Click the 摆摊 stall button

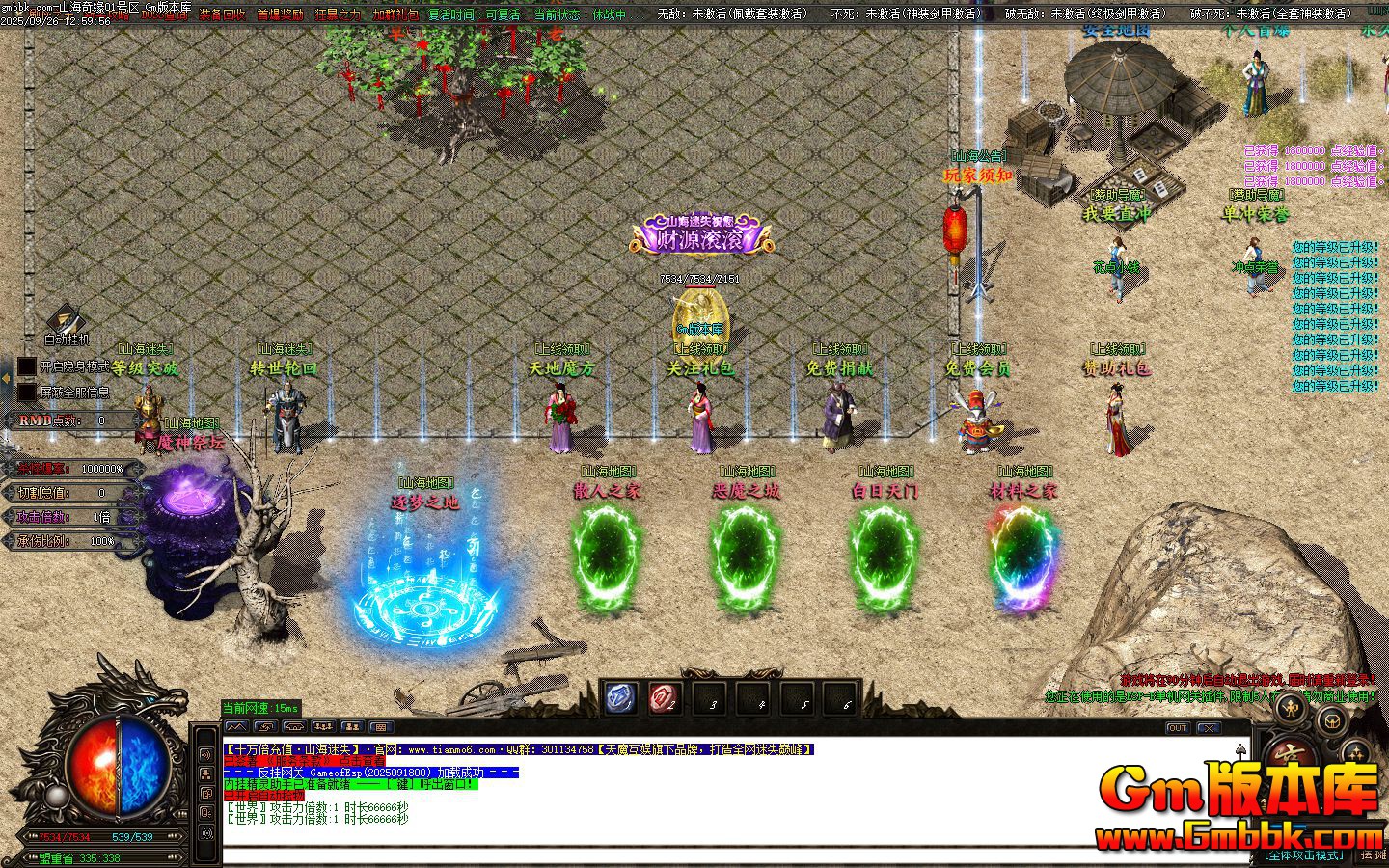tap(1374, 854)
